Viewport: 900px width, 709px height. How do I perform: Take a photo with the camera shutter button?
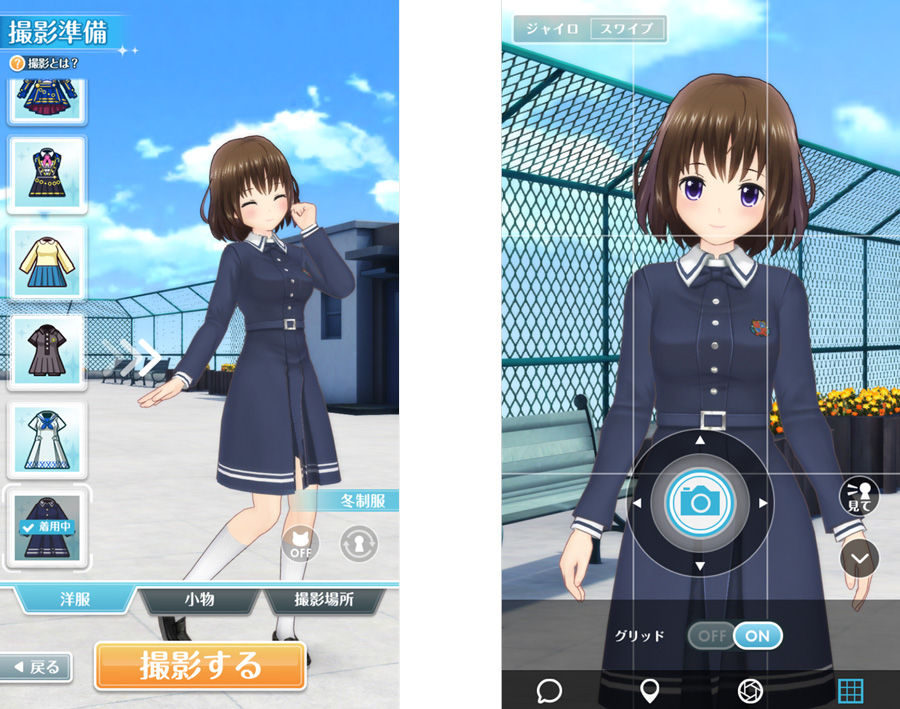pos(700,502)
